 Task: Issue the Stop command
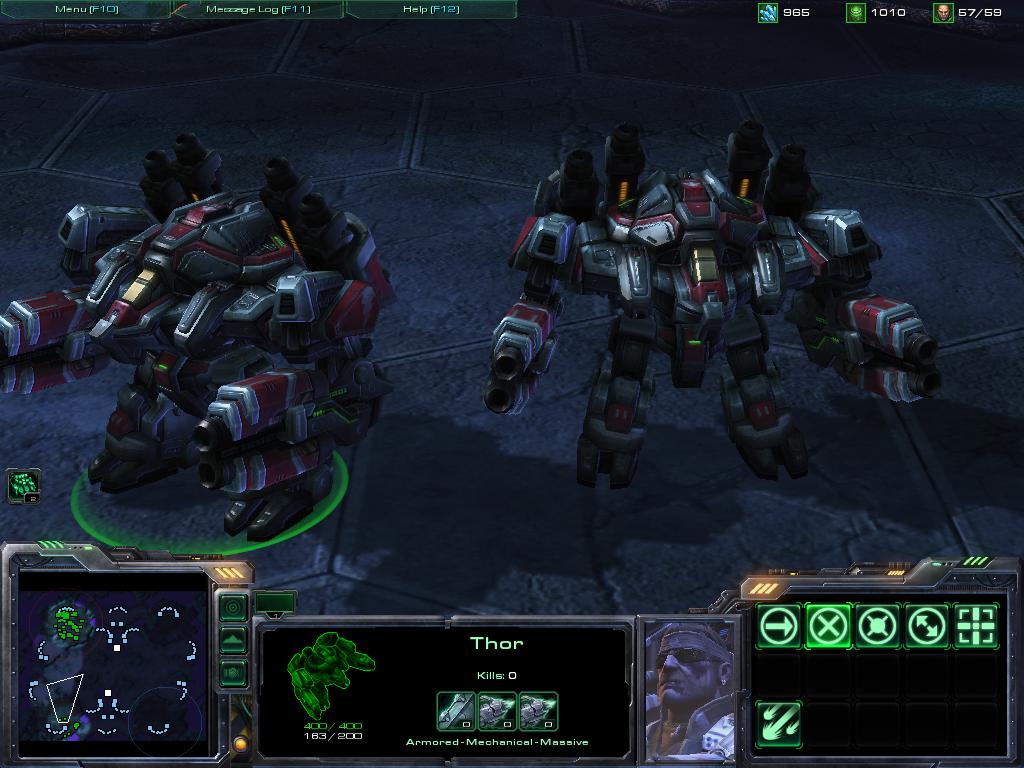point(829,627)
